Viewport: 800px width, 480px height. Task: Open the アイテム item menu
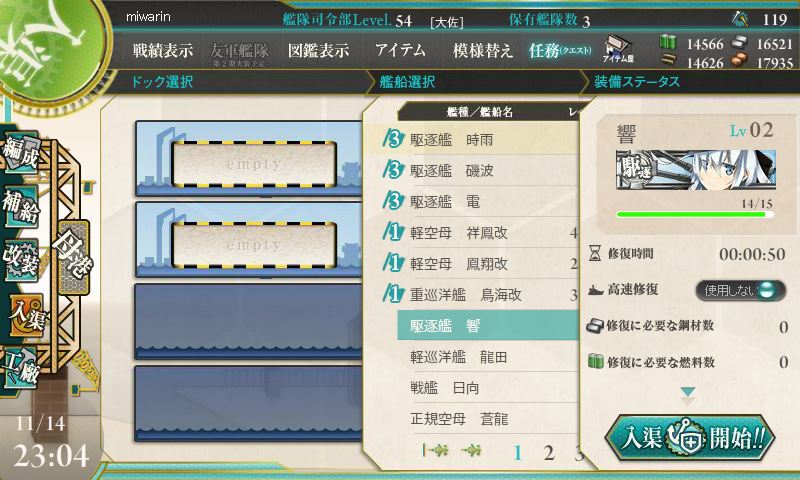pos(400,50)
